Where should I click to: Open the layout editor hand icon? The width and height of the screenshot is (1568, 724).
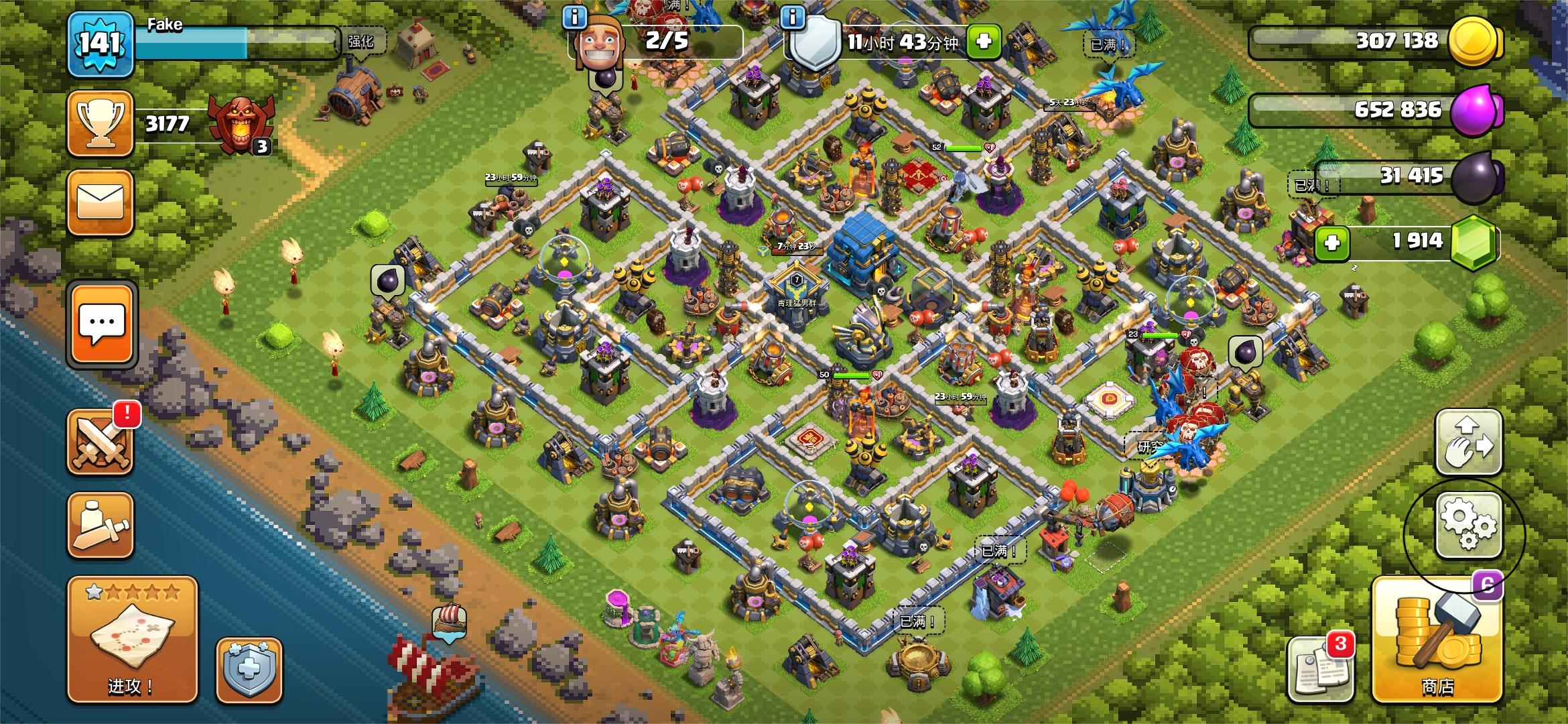(1468, 444)
